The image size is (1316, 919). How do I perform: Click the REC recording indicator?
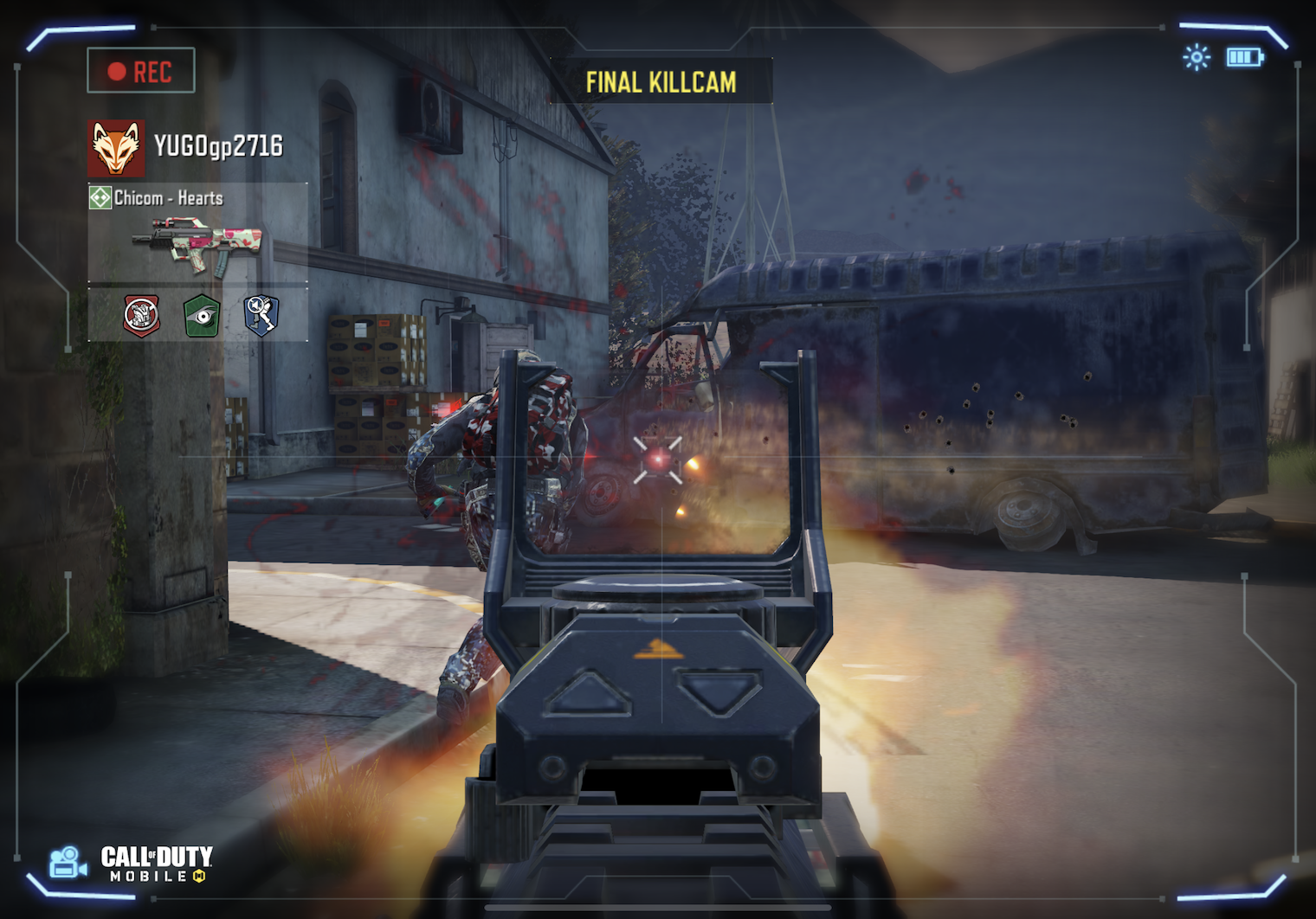coord(141,71)
